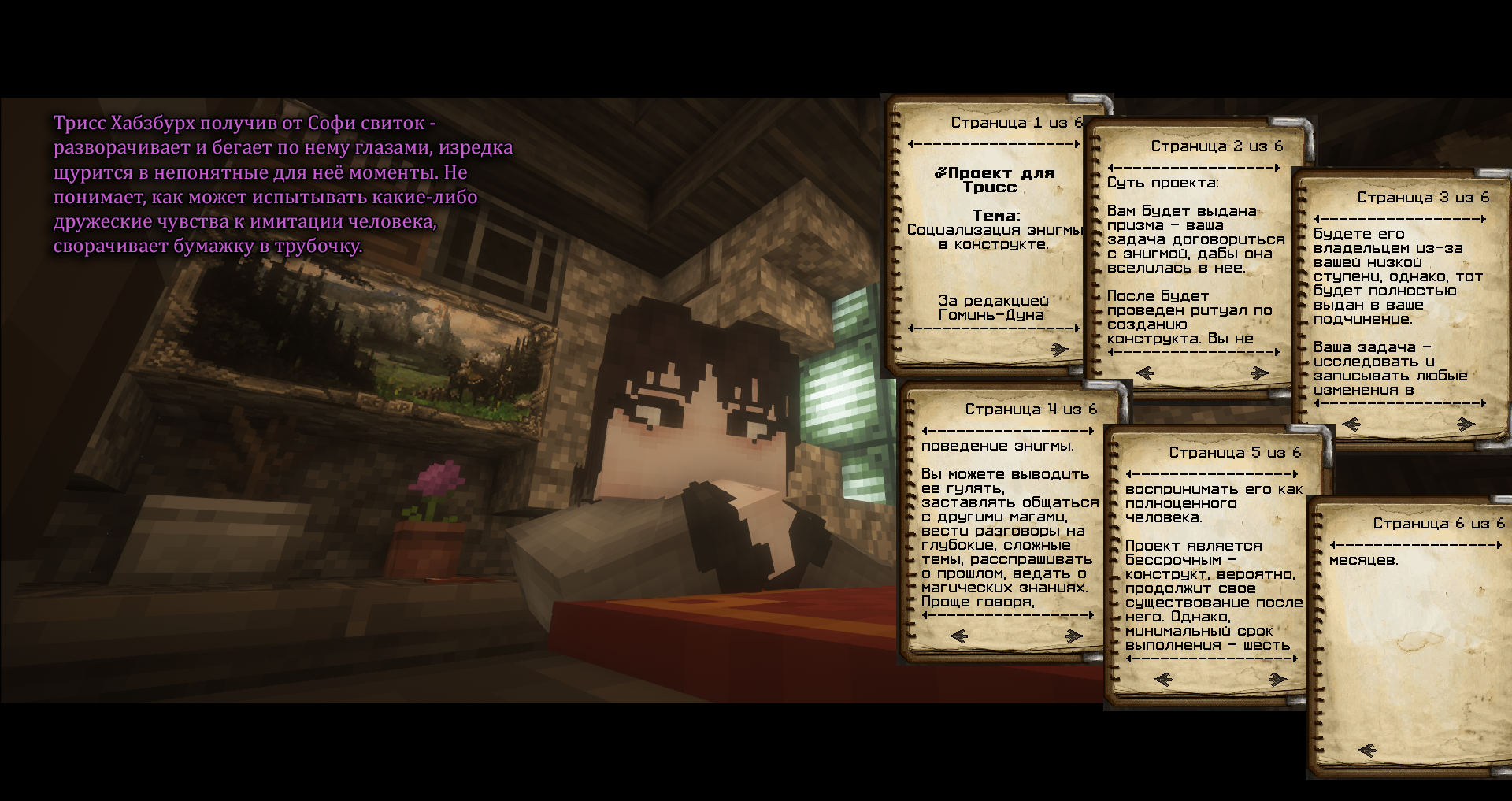Click the next-page arrow on page 3
The width and height of the screenshot is (1512, 801).
coord(1466,424)
